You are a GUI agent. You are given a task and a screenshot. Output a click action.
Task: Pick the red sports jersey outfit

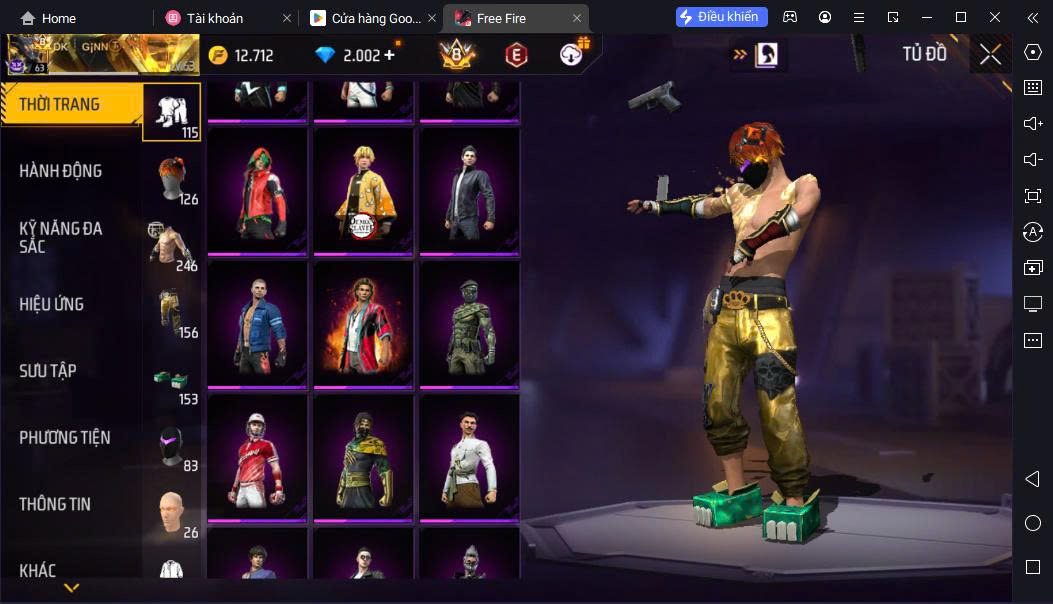click(x=257, y=457)
